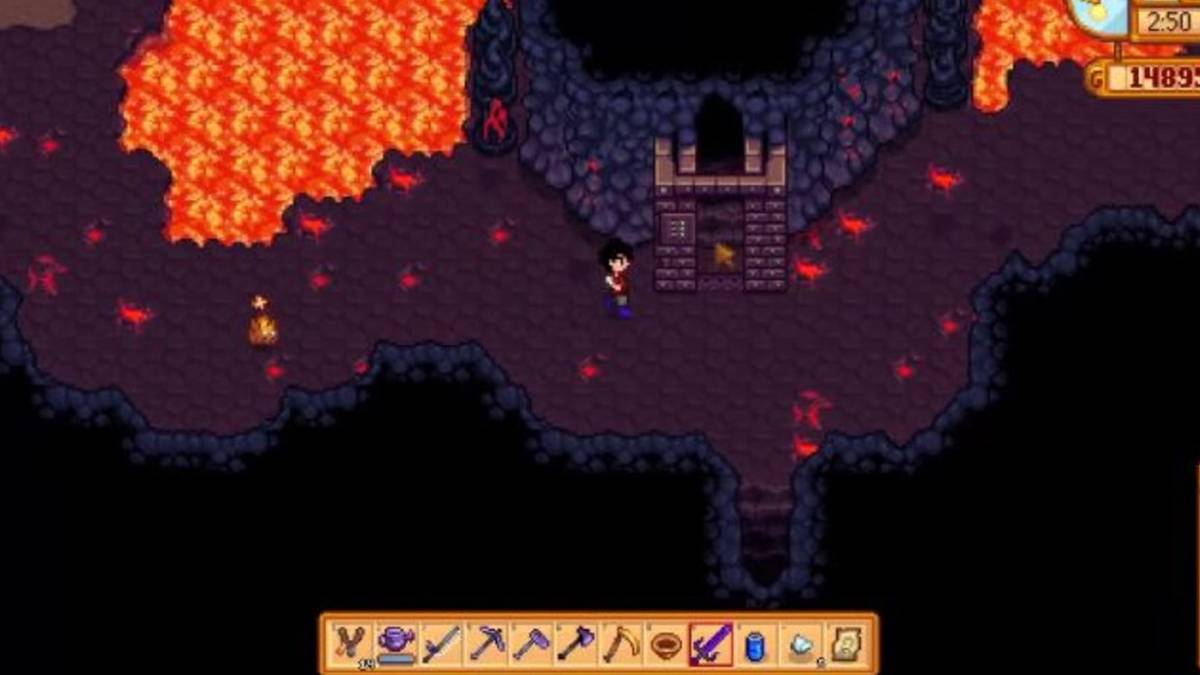Choose the copper pan slot
The width and height of the screenshot is (1200, 675).
(666, 643)
